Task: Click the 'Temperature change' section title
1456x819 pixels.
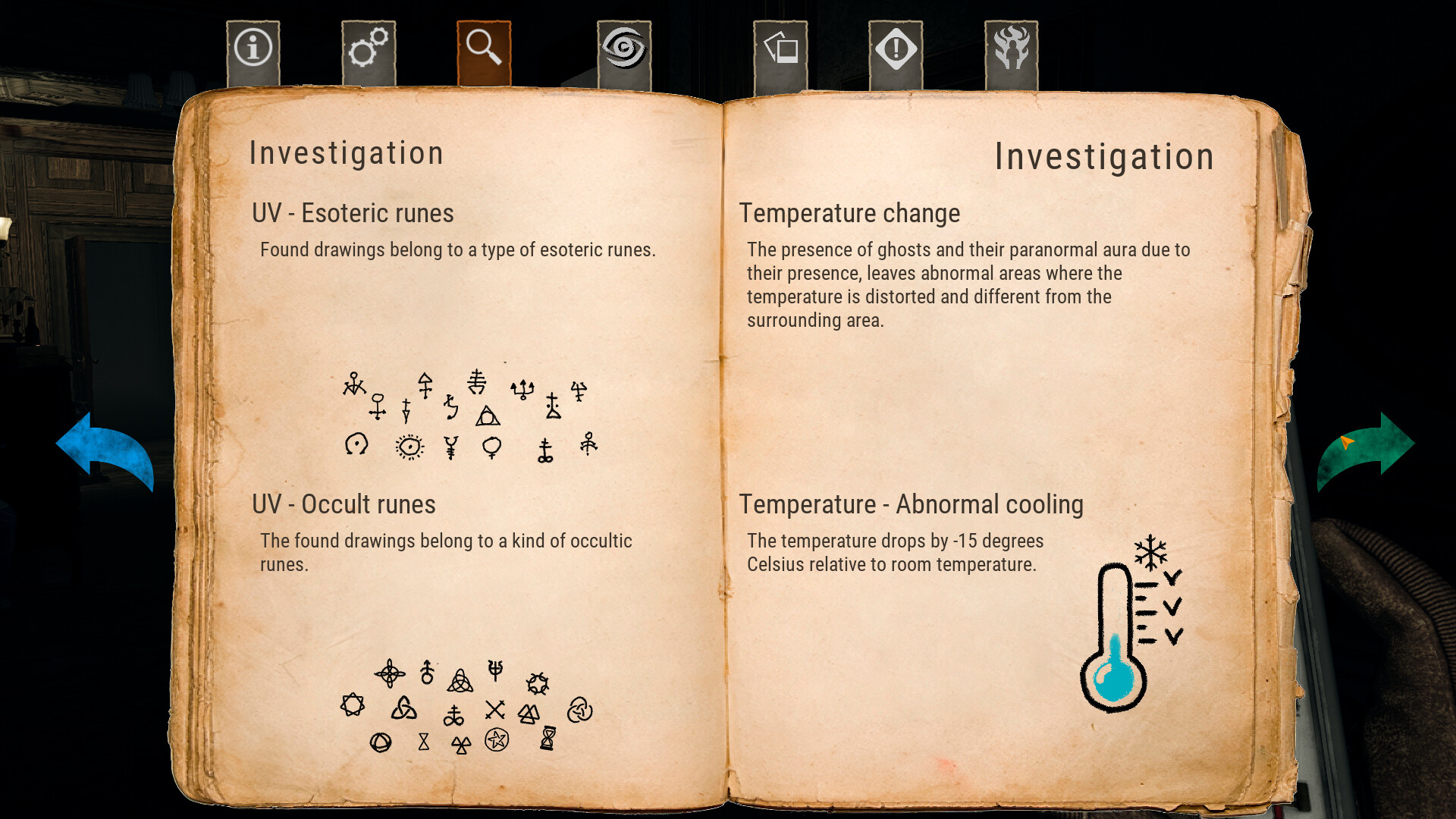Action: click(851, 213)
